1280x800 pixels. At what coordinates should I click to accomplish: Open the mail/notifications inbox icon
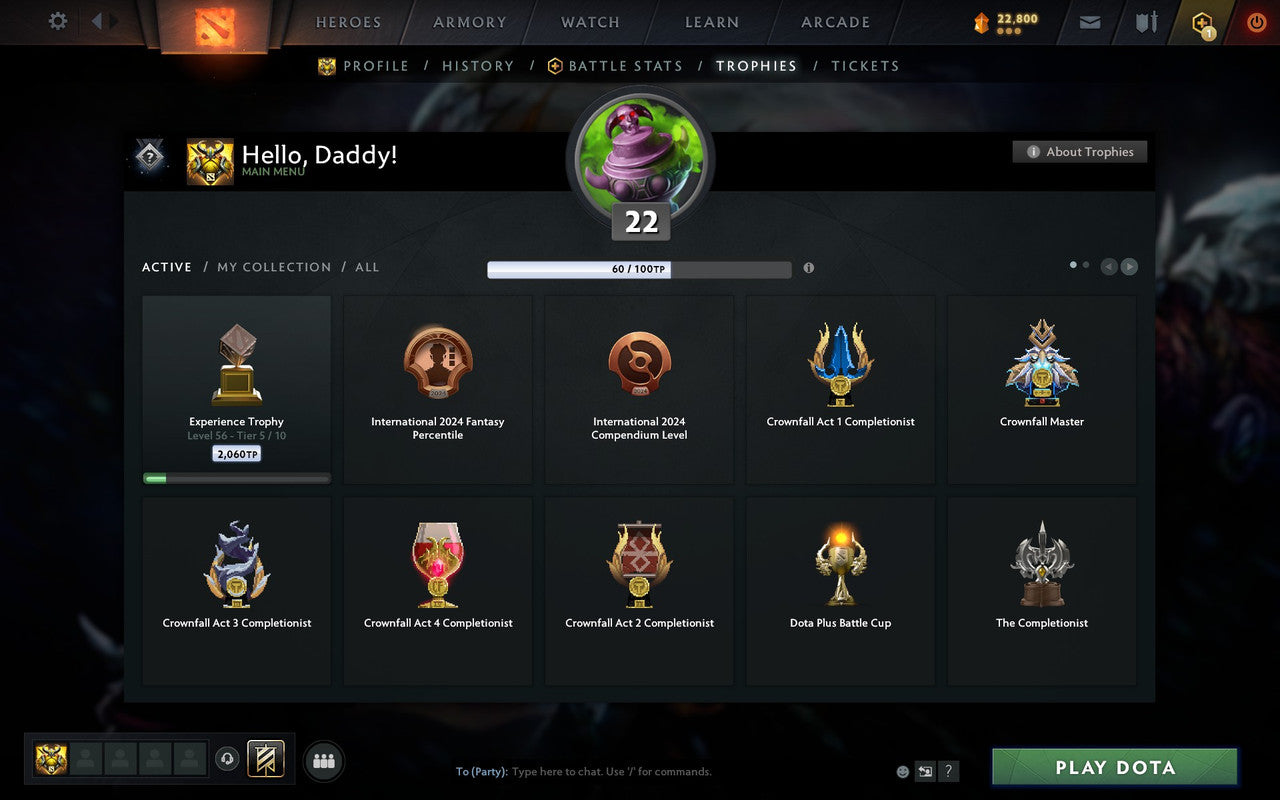(x=1089, y=22)
